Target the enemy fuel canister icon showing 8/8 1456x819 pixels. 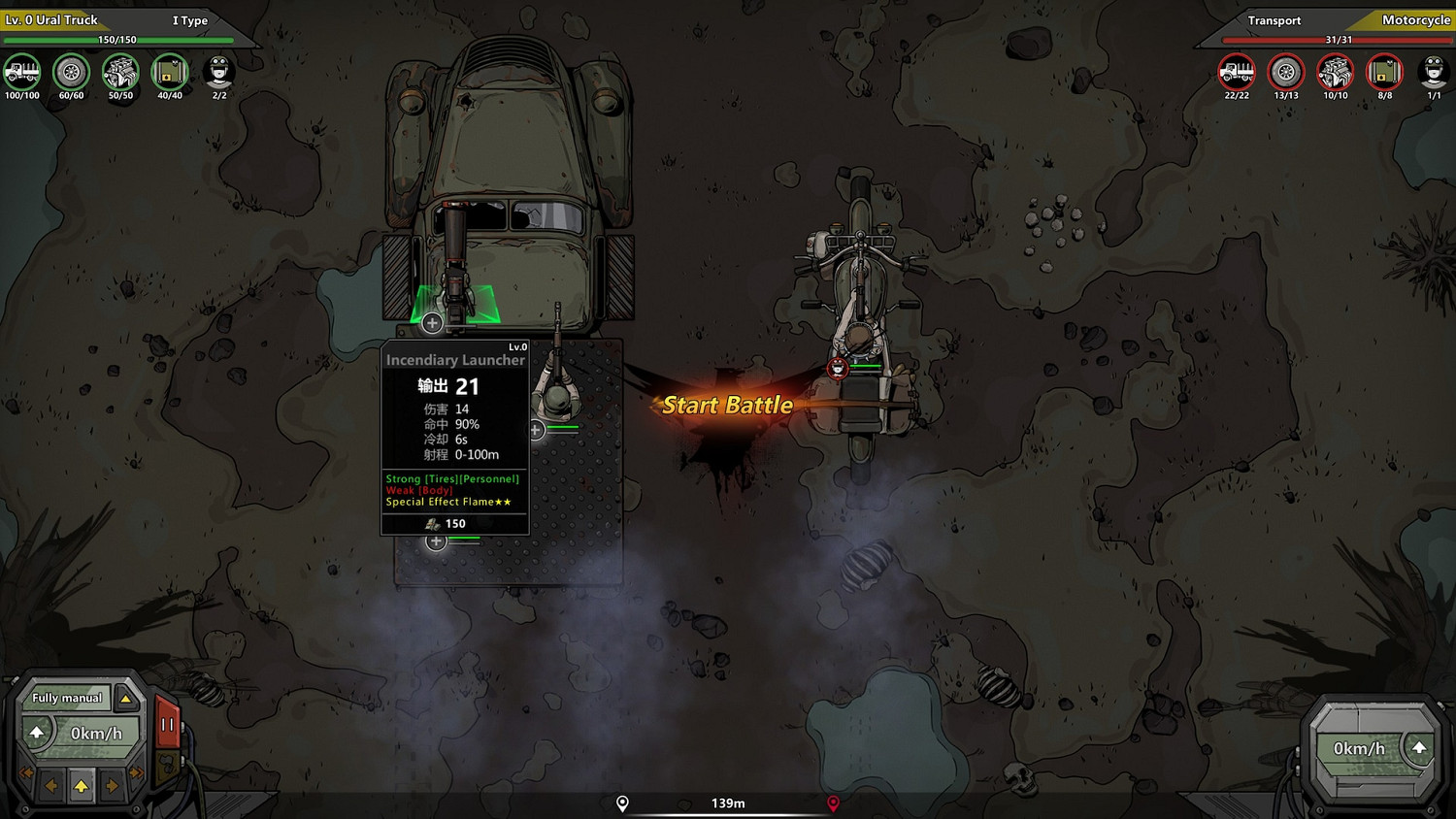point(1385,72)
